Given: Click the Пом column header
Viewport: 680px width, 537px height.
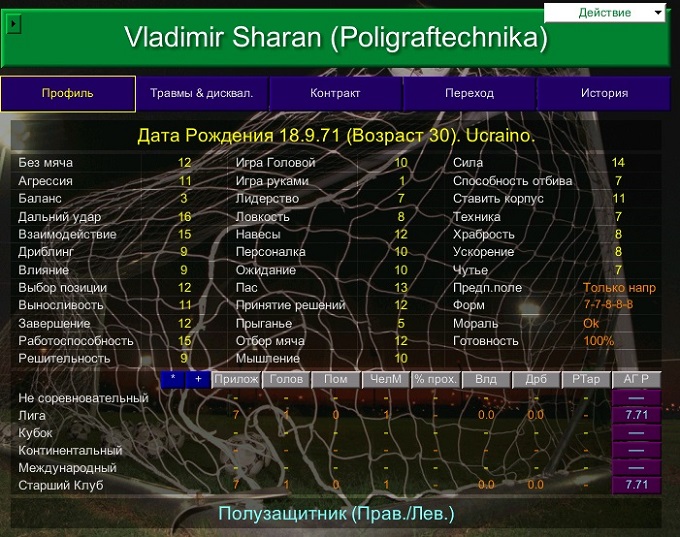Looking at the screenshot, I should (x=336, y=379).
